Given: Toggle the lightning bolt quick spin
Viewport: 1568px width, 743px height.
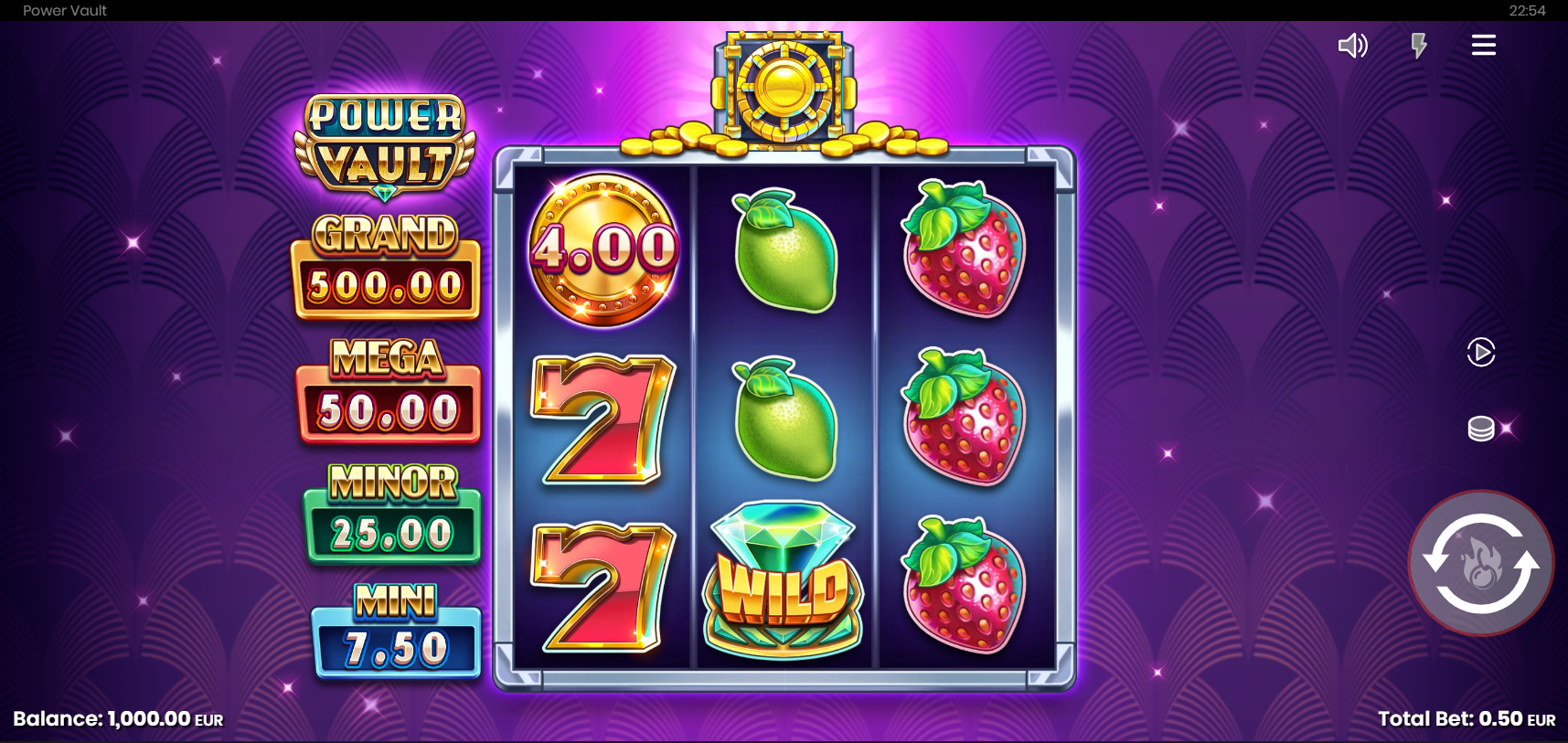Looking at the screenshot, I should click(x=1418, y=46).
